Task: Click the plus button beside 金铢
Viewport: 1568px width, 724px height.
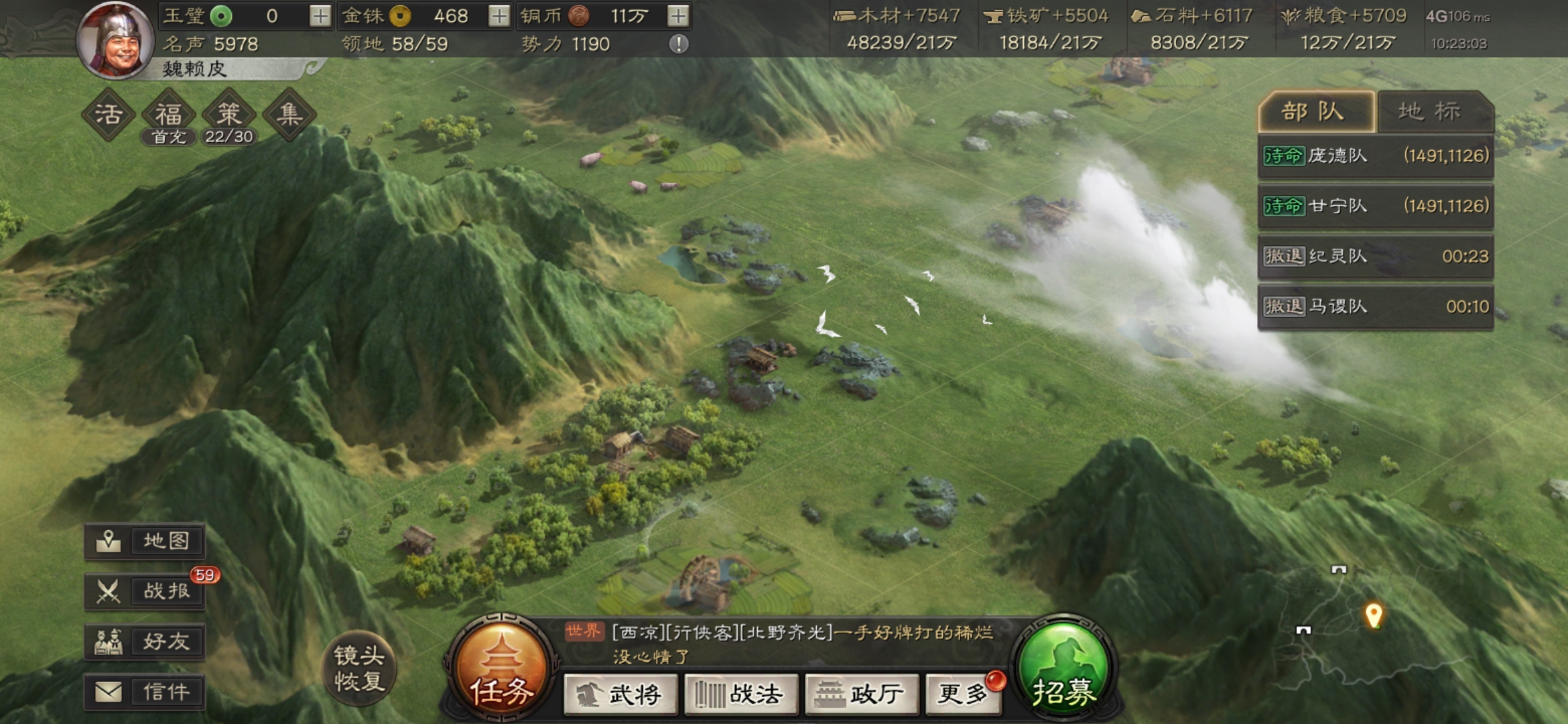Action: (x=499, y=15)
